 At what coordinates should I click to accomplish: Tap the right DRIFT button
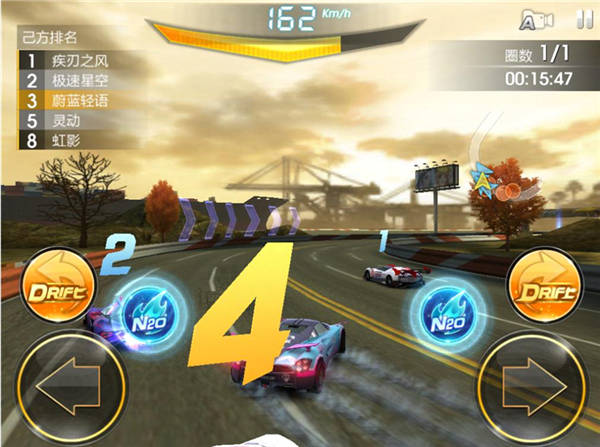(x=545, y=292)
